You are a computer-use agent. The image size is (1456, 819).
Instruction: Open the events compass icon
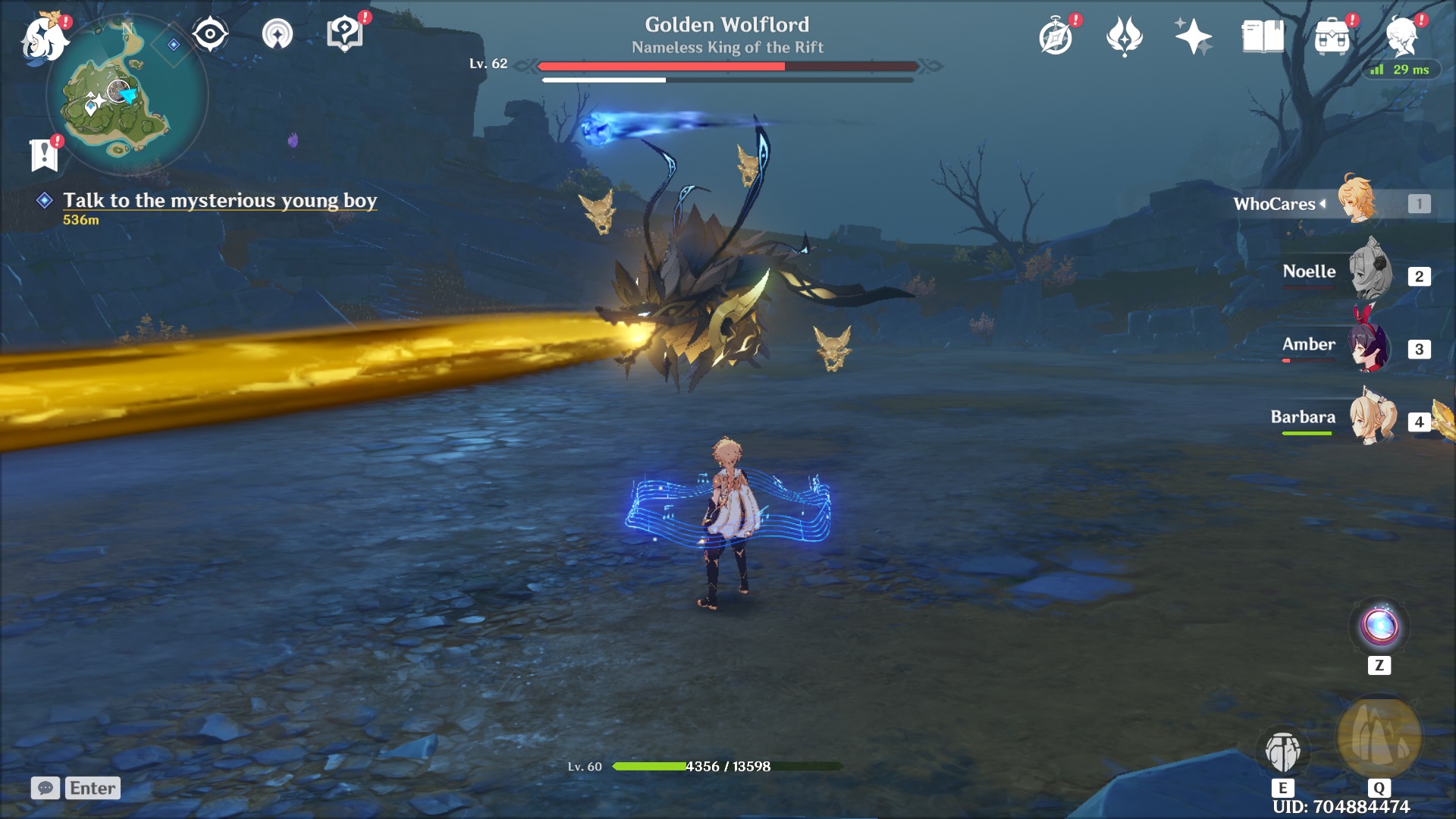(1056, 36)
